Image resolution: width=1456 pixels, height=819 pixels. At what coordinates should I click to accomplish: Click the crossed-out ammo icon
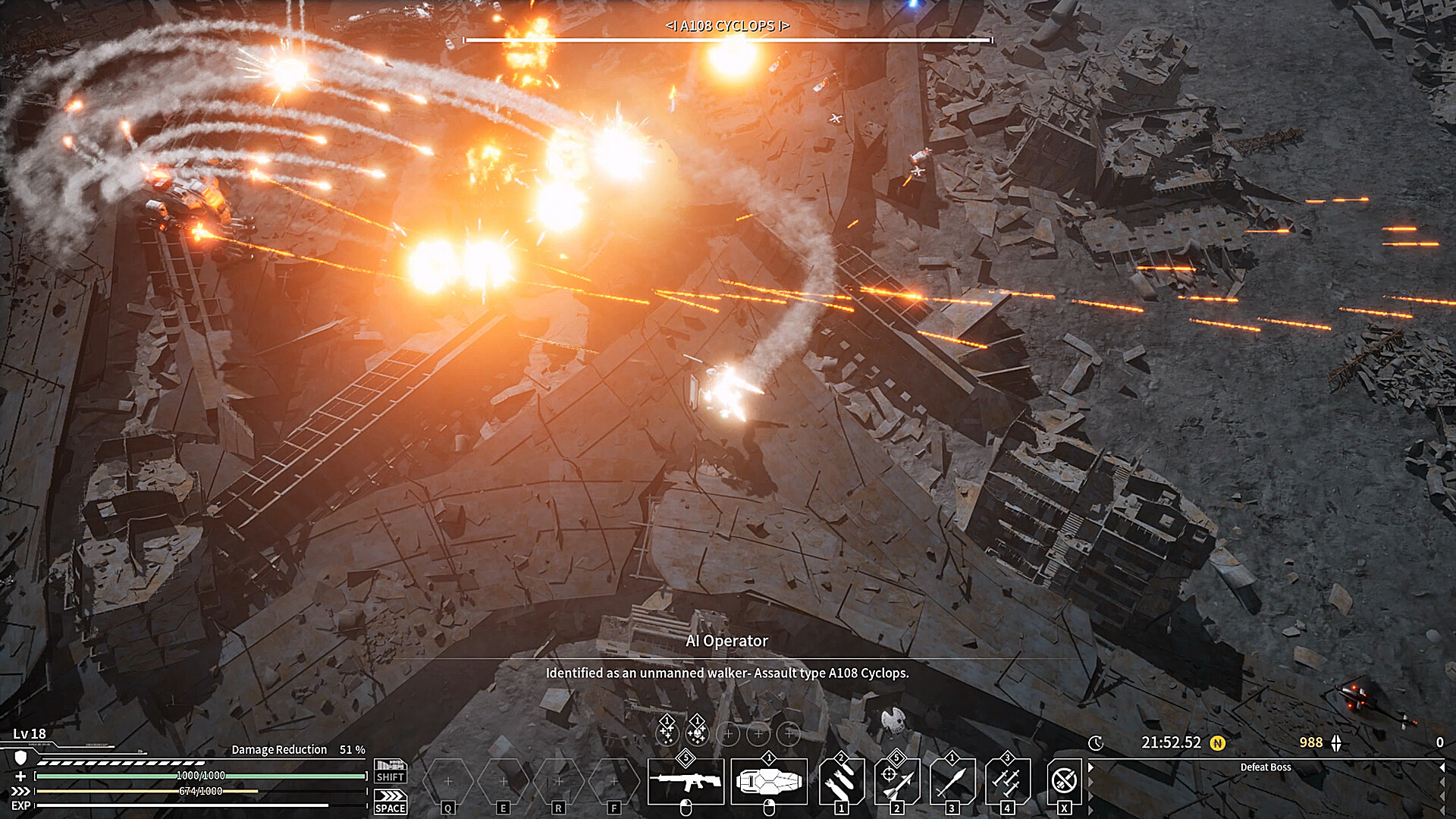1064,780
